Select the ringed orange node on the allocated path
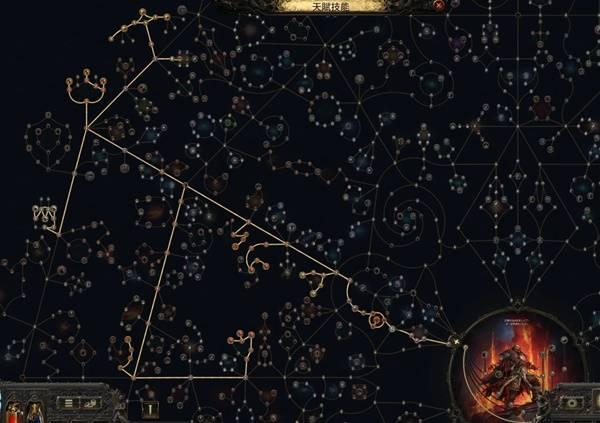Screen dimensions: 600x423 pyautogui.click(x=376, y=321)
